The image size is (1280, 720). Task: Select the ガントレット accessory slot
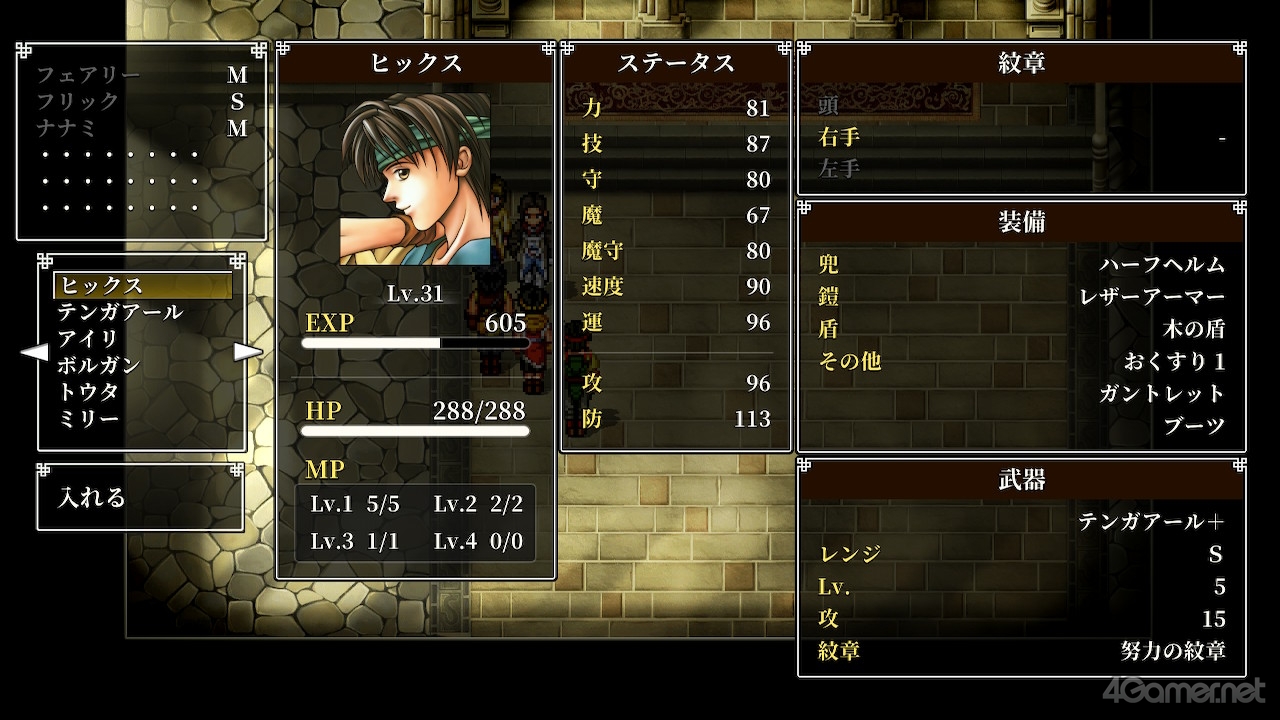(1161, 393)
